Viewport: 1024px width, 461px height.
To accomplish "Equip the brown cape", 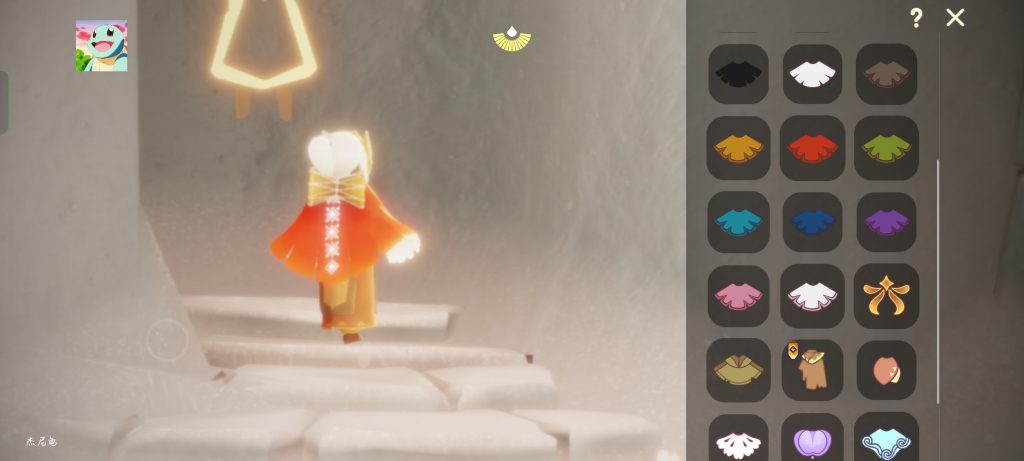I will [886, 74].
